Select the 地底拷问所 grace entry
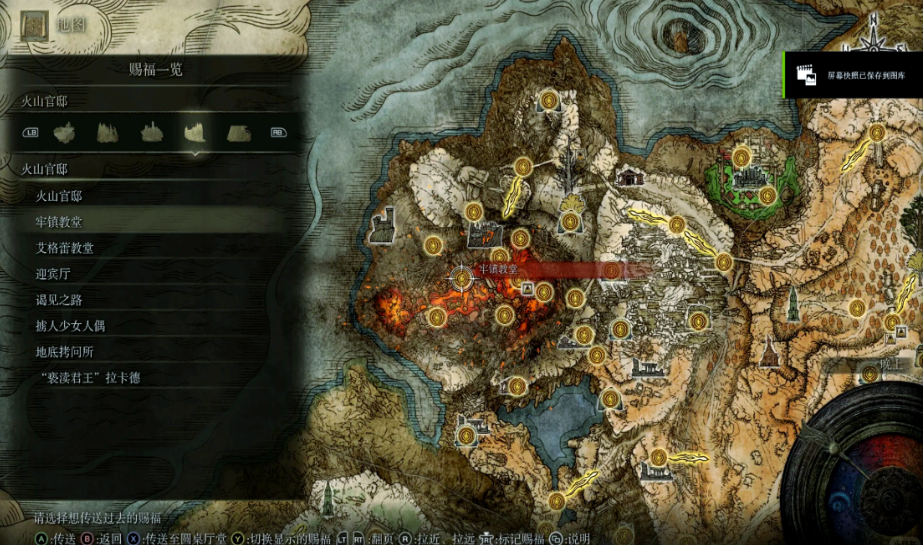Viewport: 923px width, 545px height. coord(65,351)
